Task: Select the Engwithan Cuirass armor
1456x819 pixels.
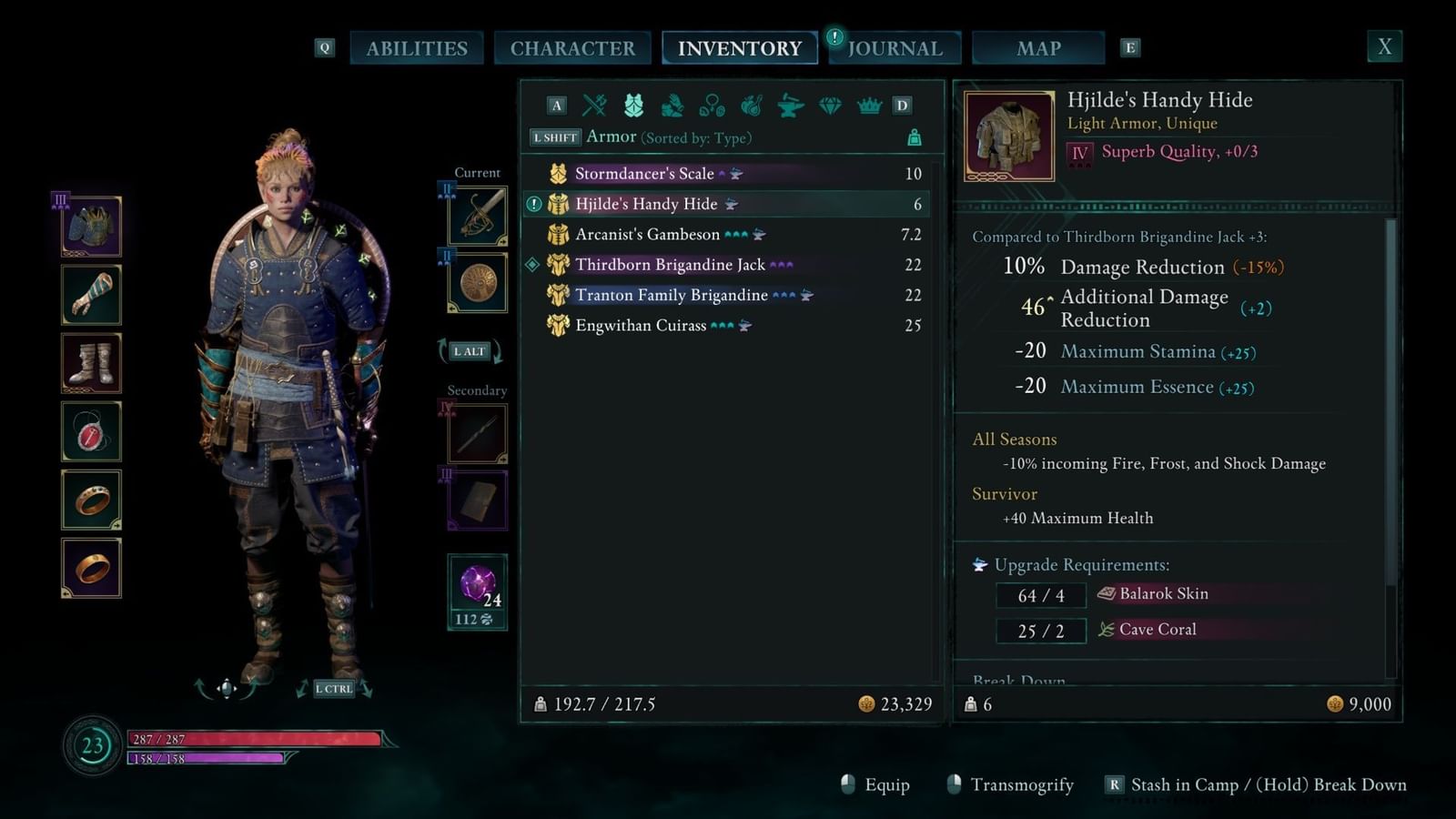Action: 641,326
